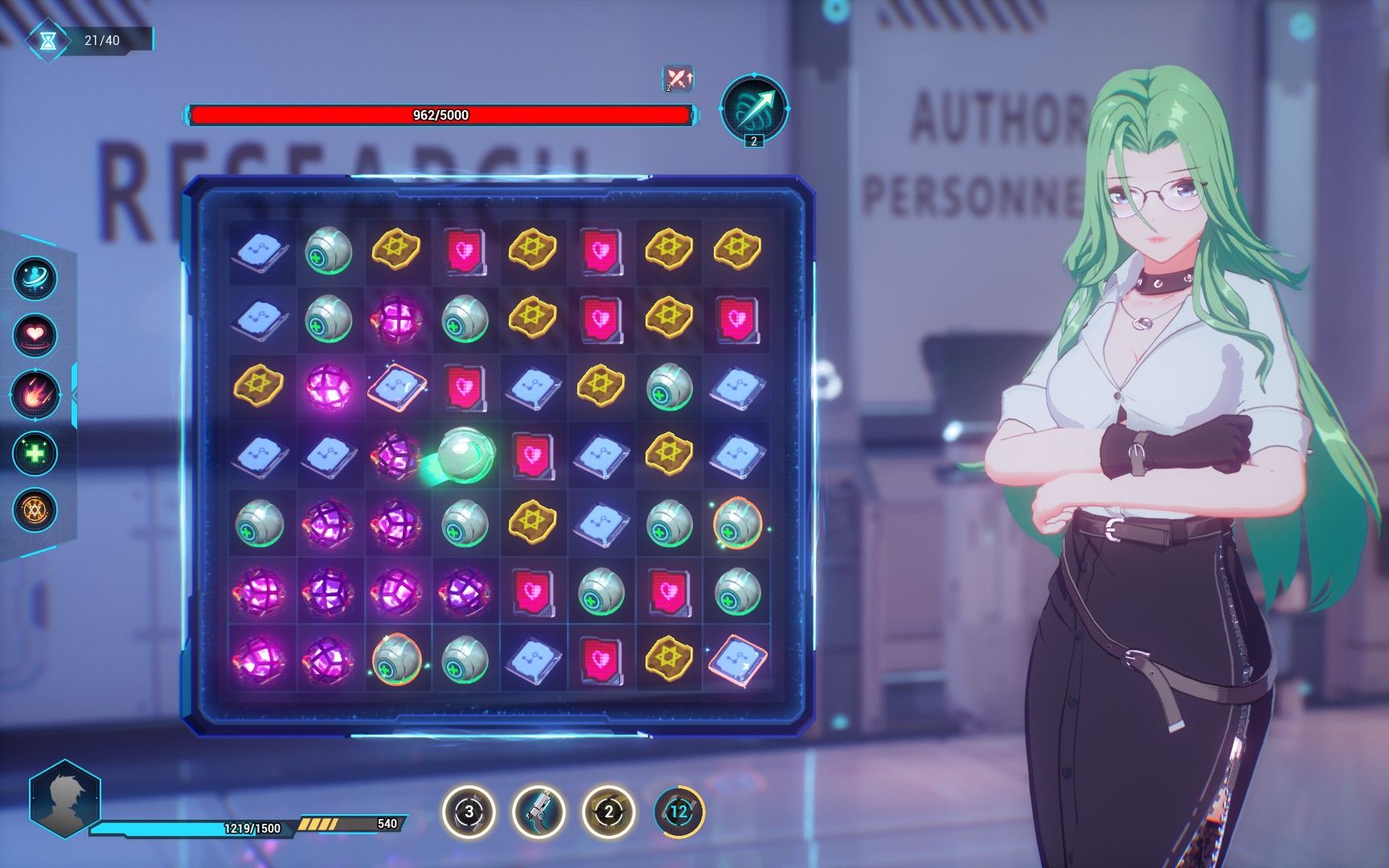Select the crate ability showing 2

click(608, 812)
